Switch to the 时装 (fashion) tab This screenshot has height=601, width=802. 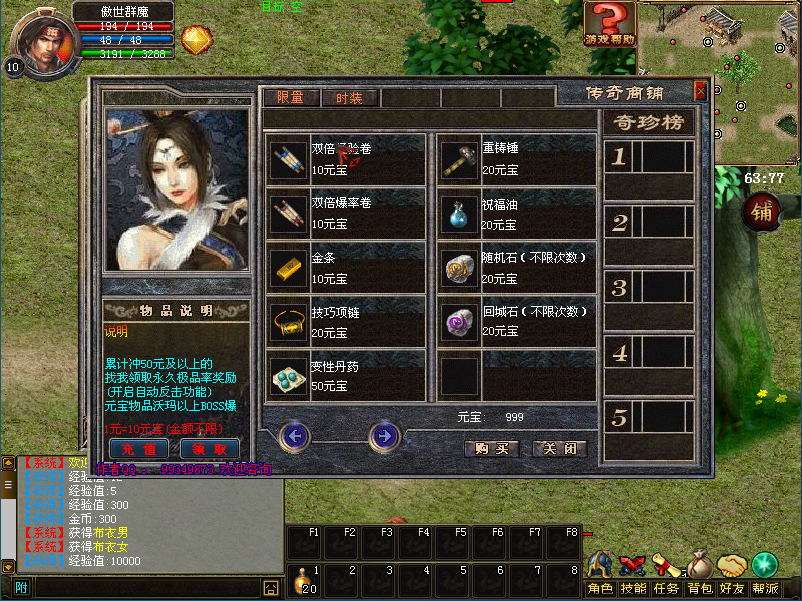point(349,98)
